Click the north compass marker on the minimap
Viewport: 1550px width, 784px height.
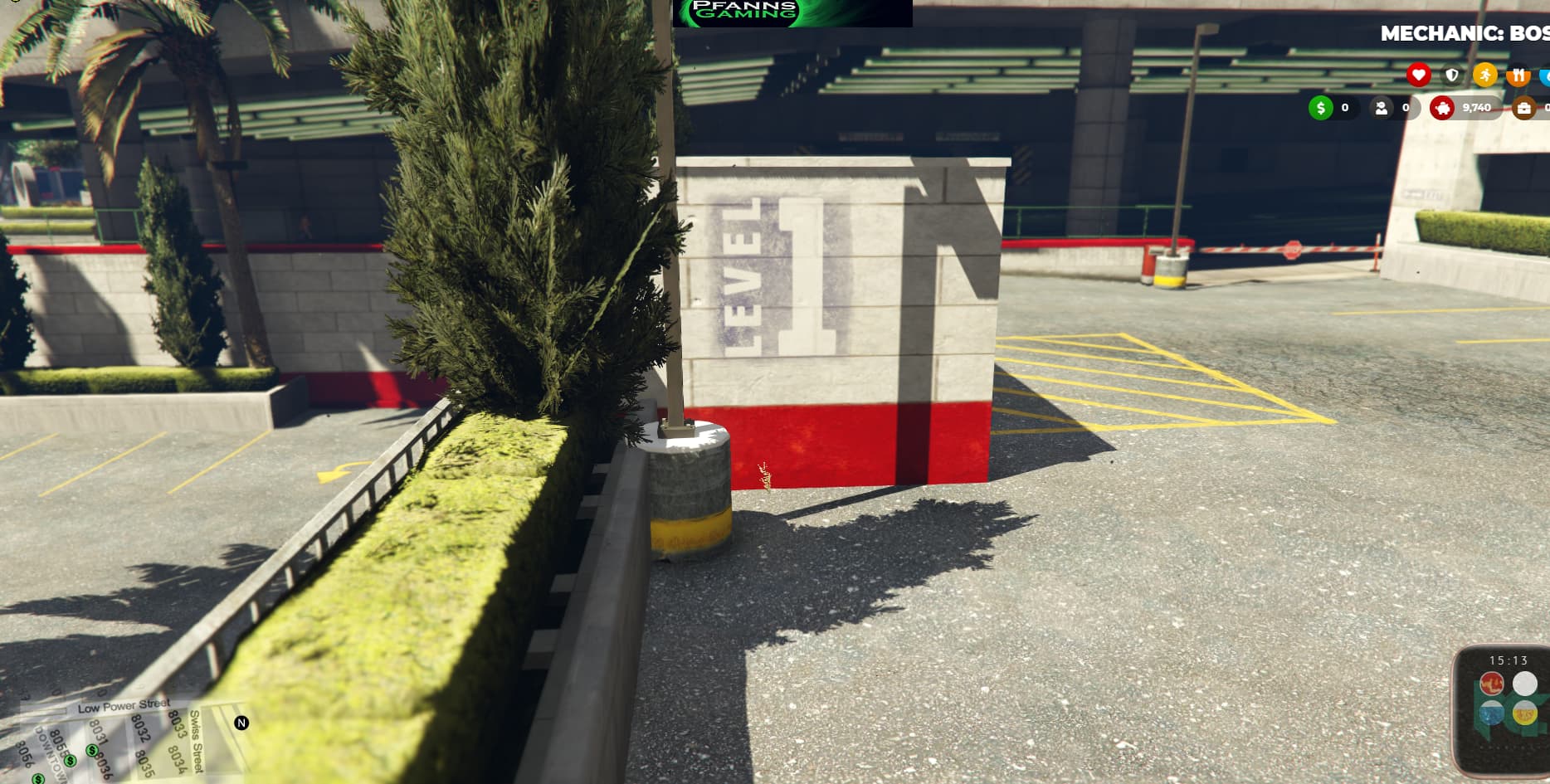[241, 724]
